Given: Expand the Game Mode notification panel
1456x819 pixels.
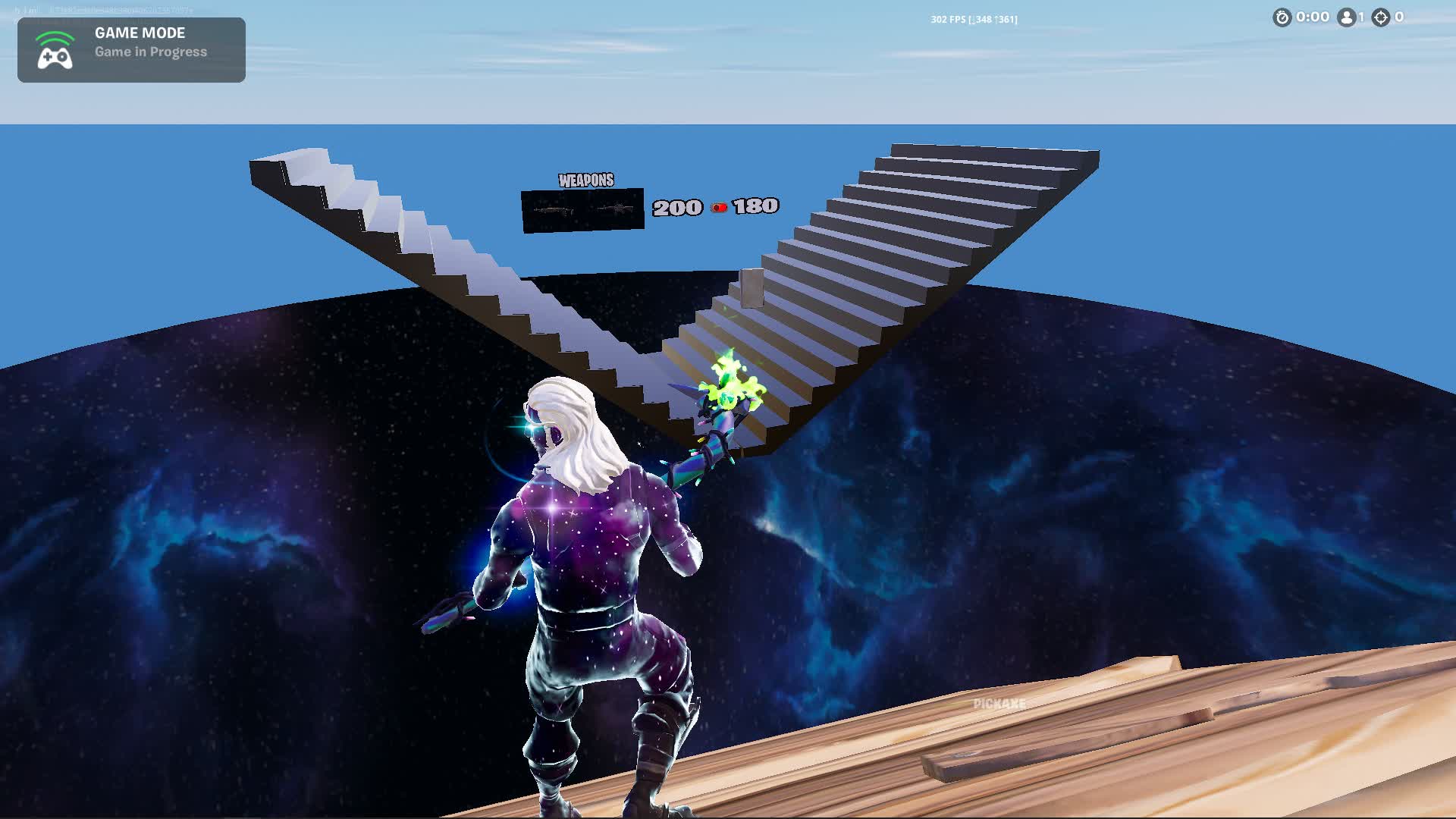Looking at the screenshot, I should [x=130, y=49].
